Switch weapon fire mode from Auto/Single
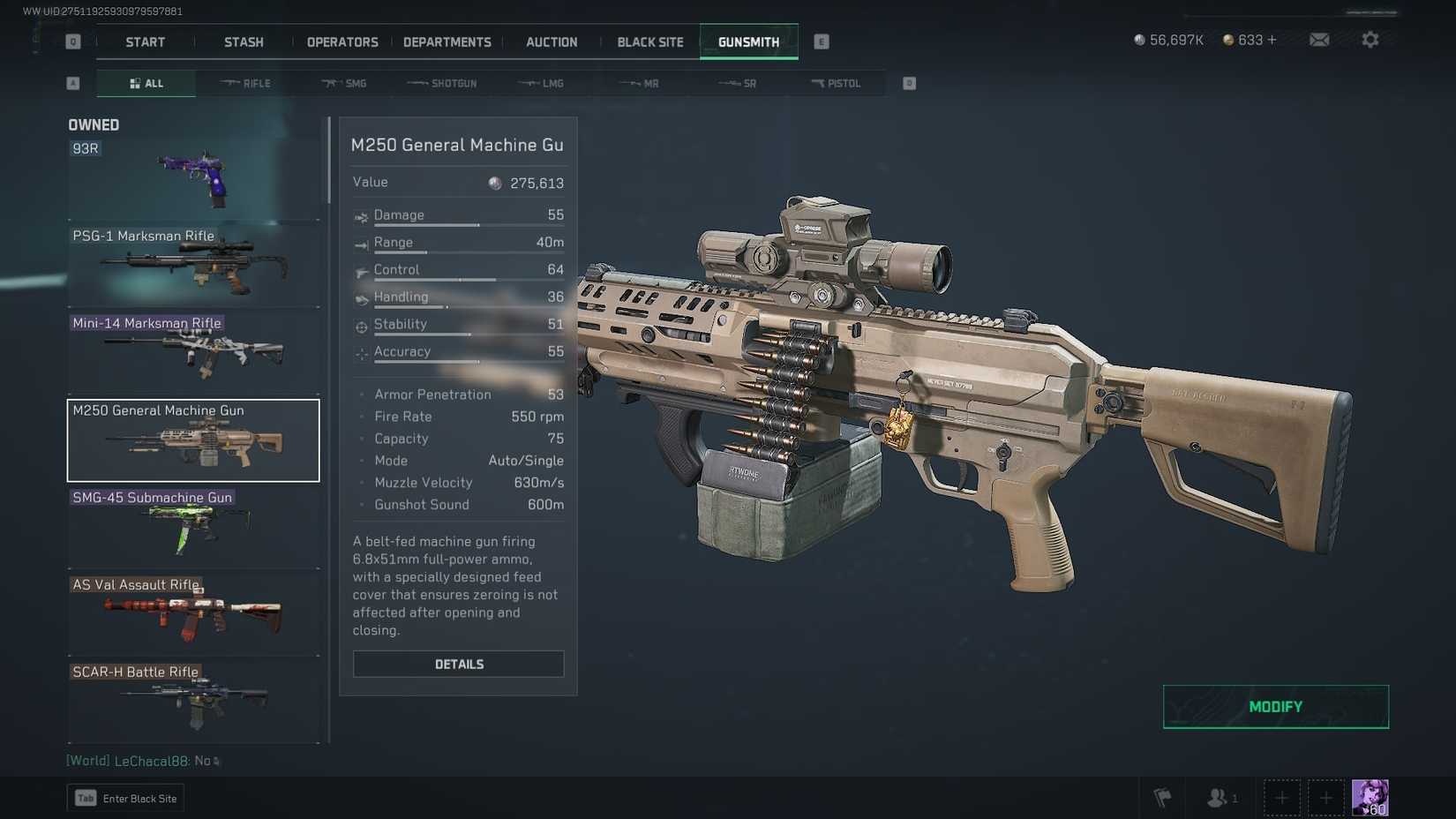The width and height of the screenshot is (1456, 819). pos(526,460)
